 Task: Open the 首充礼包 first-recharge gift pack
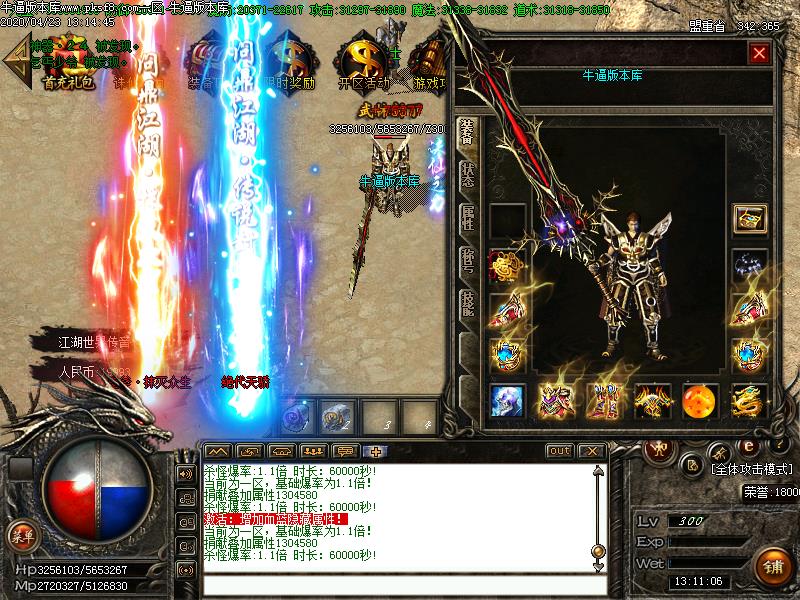coord(68,63)
